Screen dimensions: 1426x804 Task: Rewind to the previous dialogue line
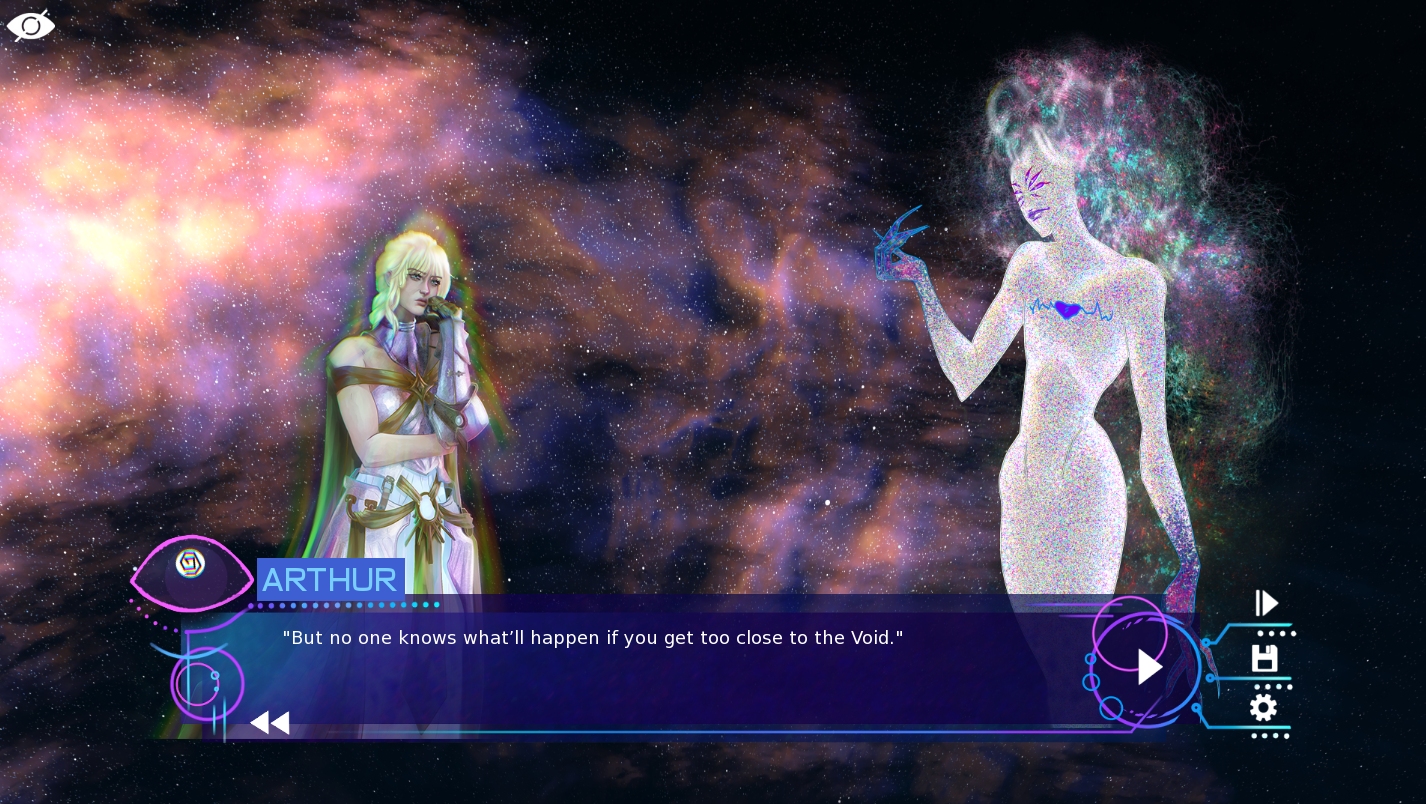tap(270, 722)
